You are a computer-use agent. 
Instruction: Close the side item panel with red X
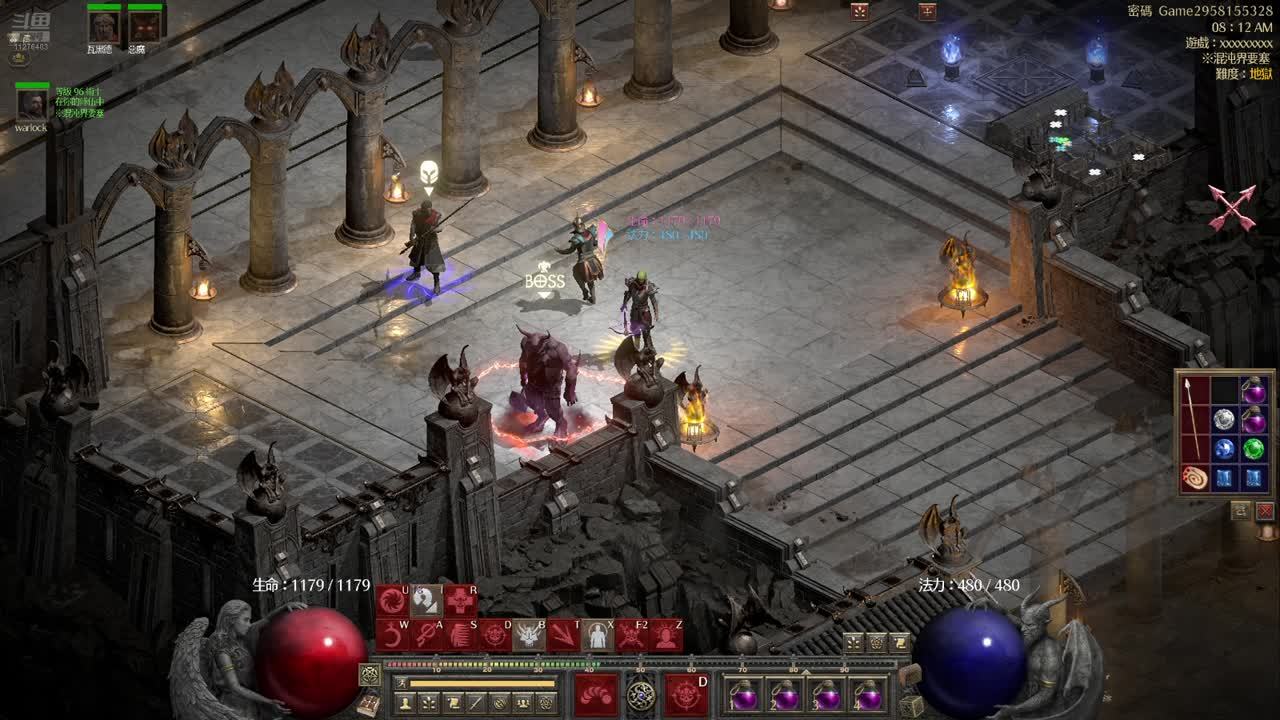click(x=1265, y=511)
